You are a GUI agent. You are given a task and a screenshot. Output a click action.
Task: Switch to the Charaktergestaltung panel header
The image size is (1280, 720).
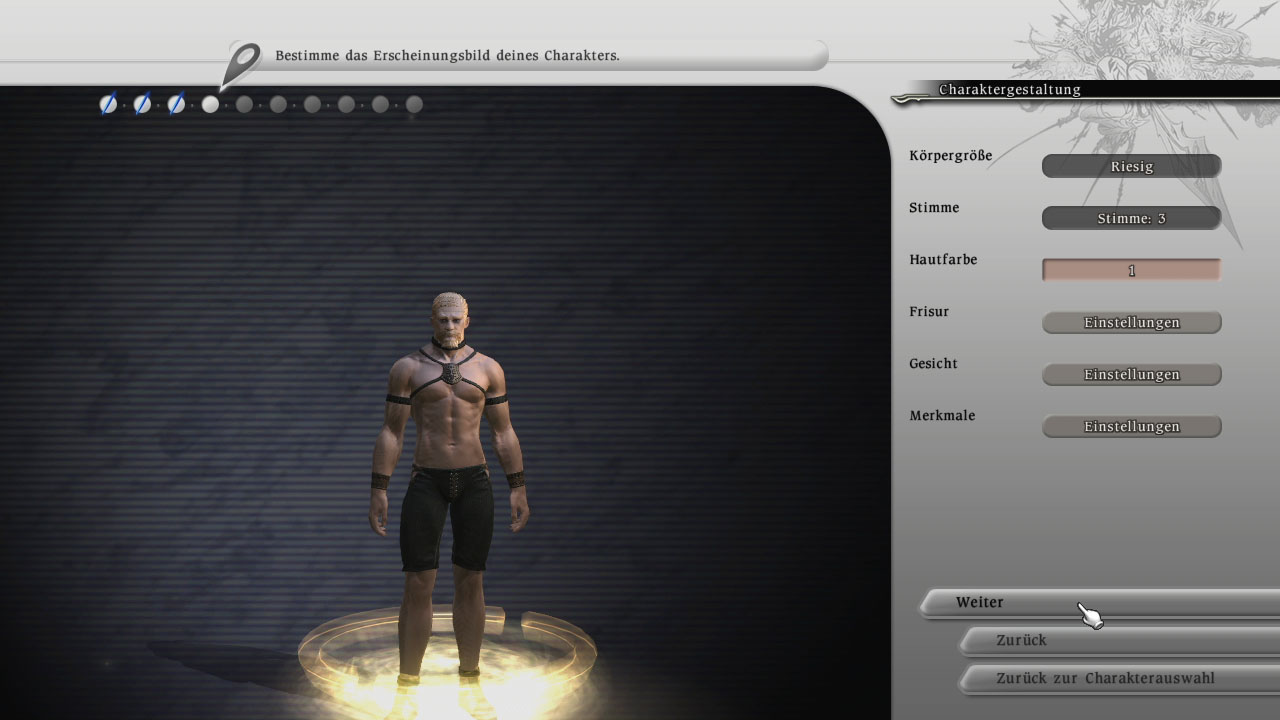(x=1009, y=89)
